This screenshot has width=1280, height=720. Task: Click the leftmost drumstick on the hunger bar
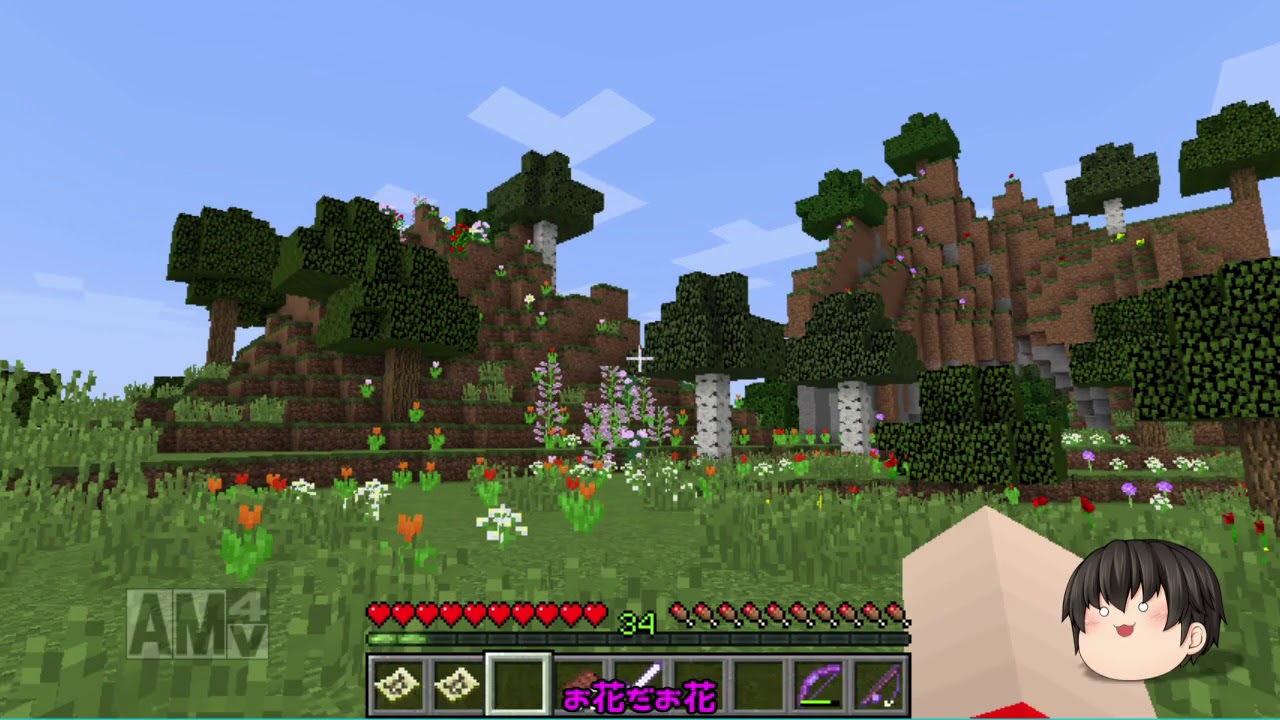pos(680,610)
